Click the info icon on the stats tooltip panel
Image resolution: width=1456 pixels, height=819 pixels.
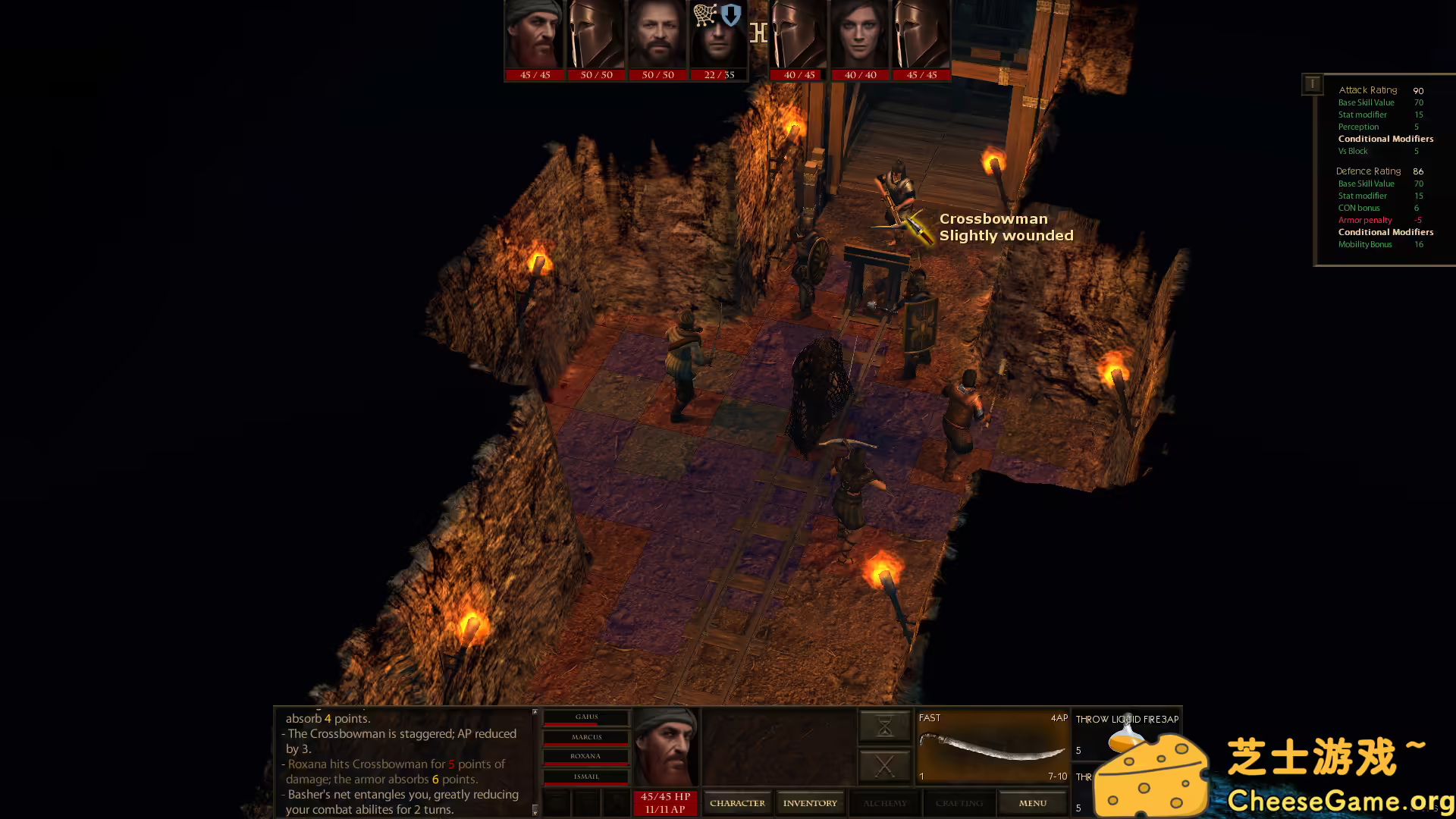(1312, 83)
